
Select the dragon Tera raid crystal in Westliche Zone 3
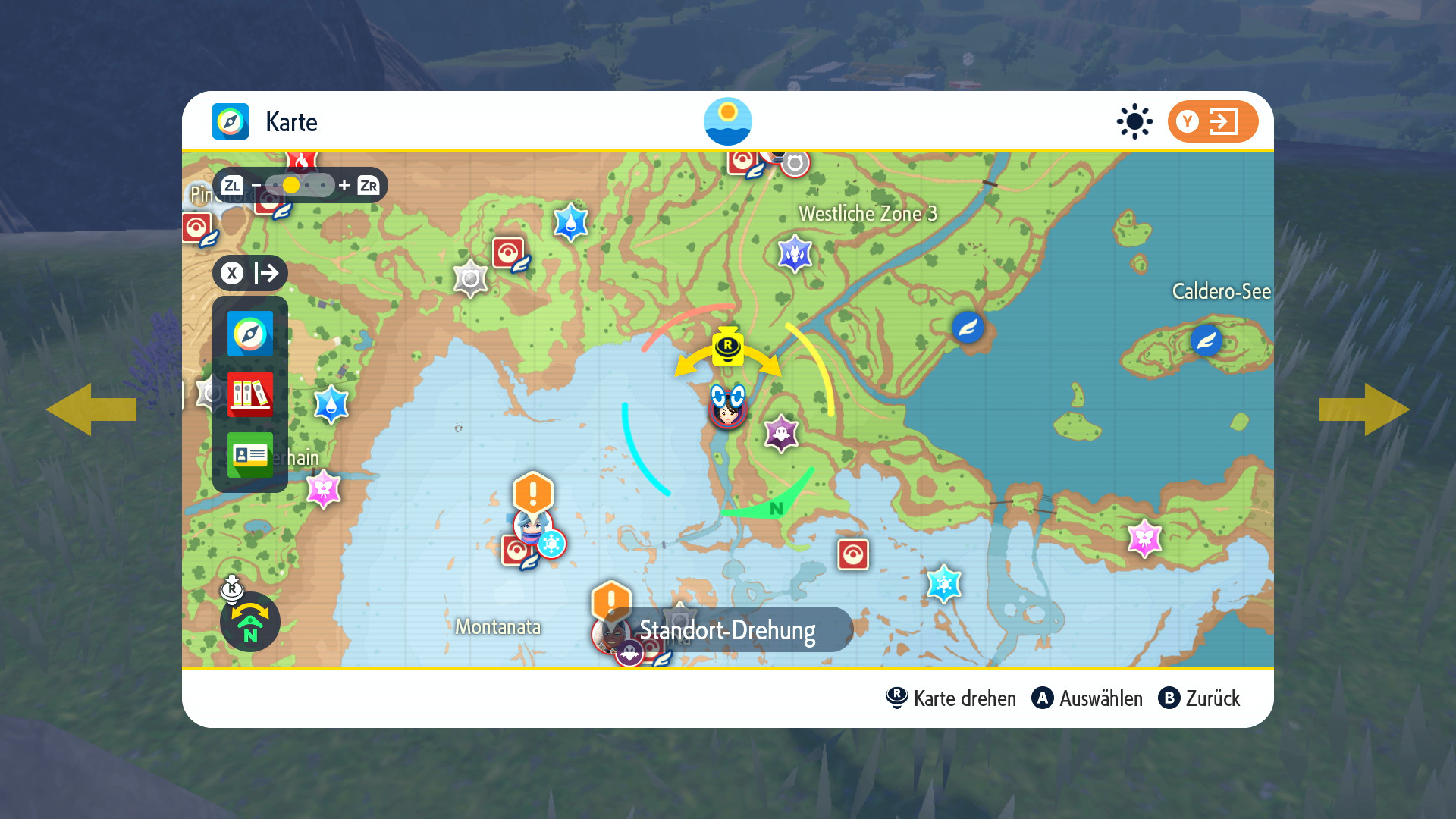[x=795, y=254]
